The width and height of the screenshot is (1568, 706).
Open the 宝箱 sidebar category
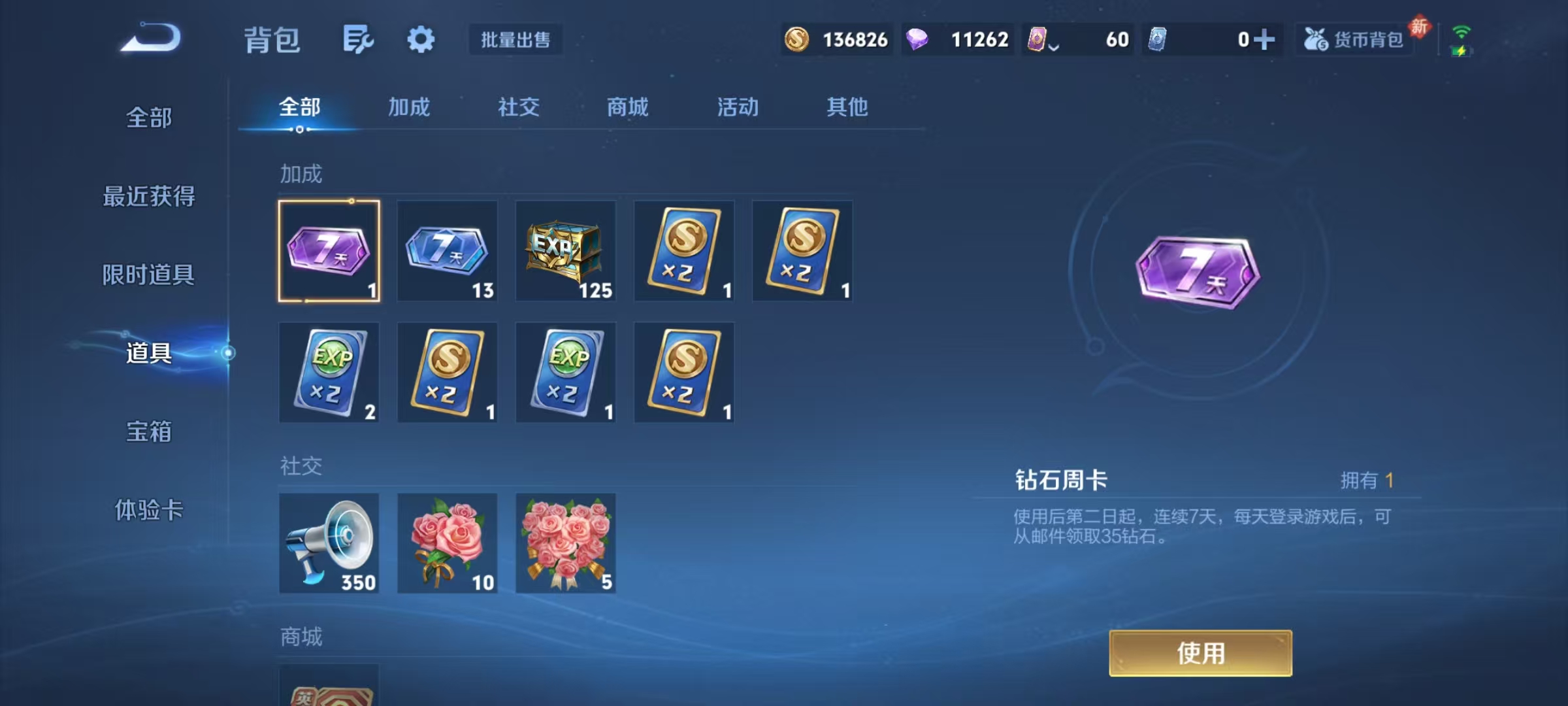[x=149, y=431]
